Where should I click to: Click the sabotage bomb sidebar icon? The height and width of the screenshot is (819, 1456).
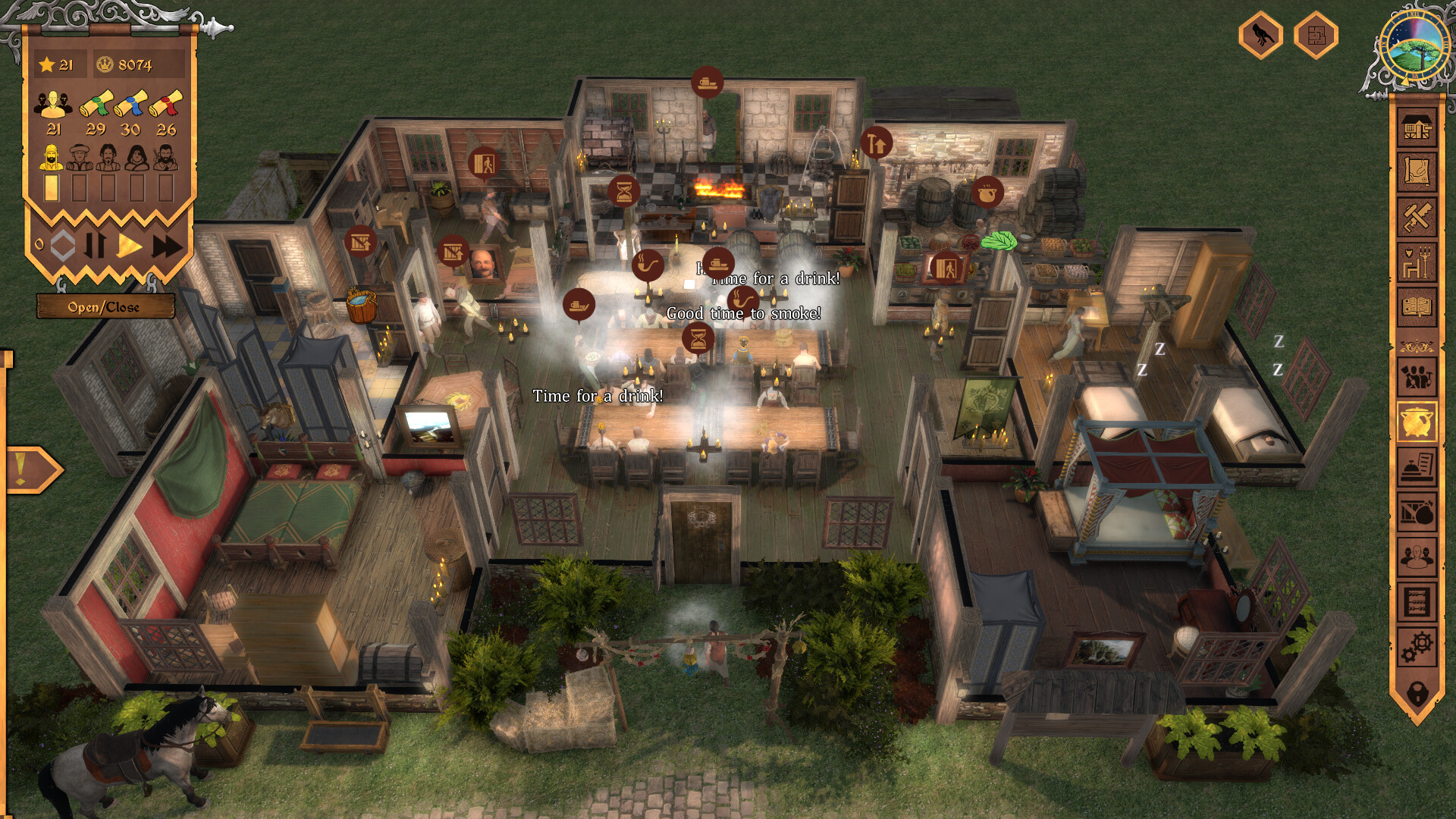[x=1419, y=511]
